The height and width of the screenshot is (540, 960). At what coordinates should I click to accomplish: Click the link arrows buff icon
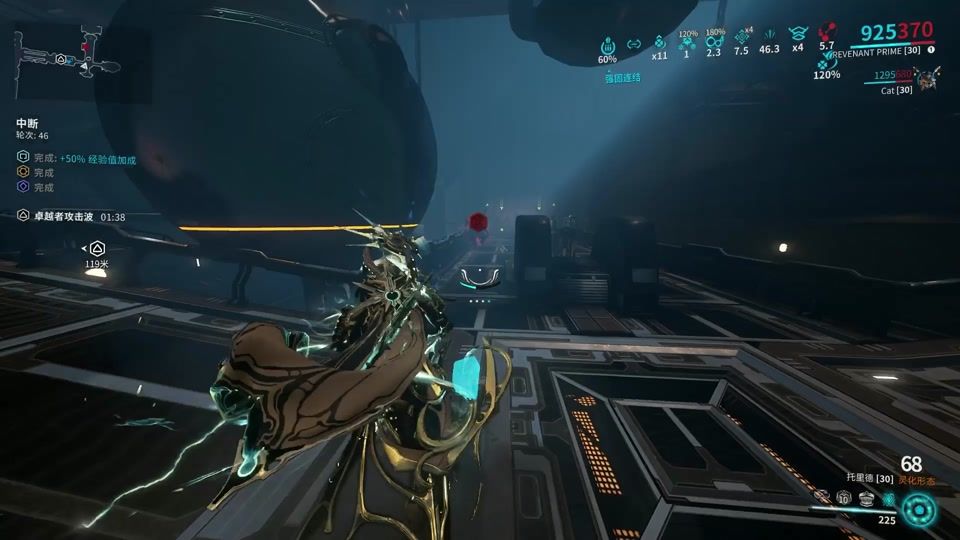pos(633,44)
